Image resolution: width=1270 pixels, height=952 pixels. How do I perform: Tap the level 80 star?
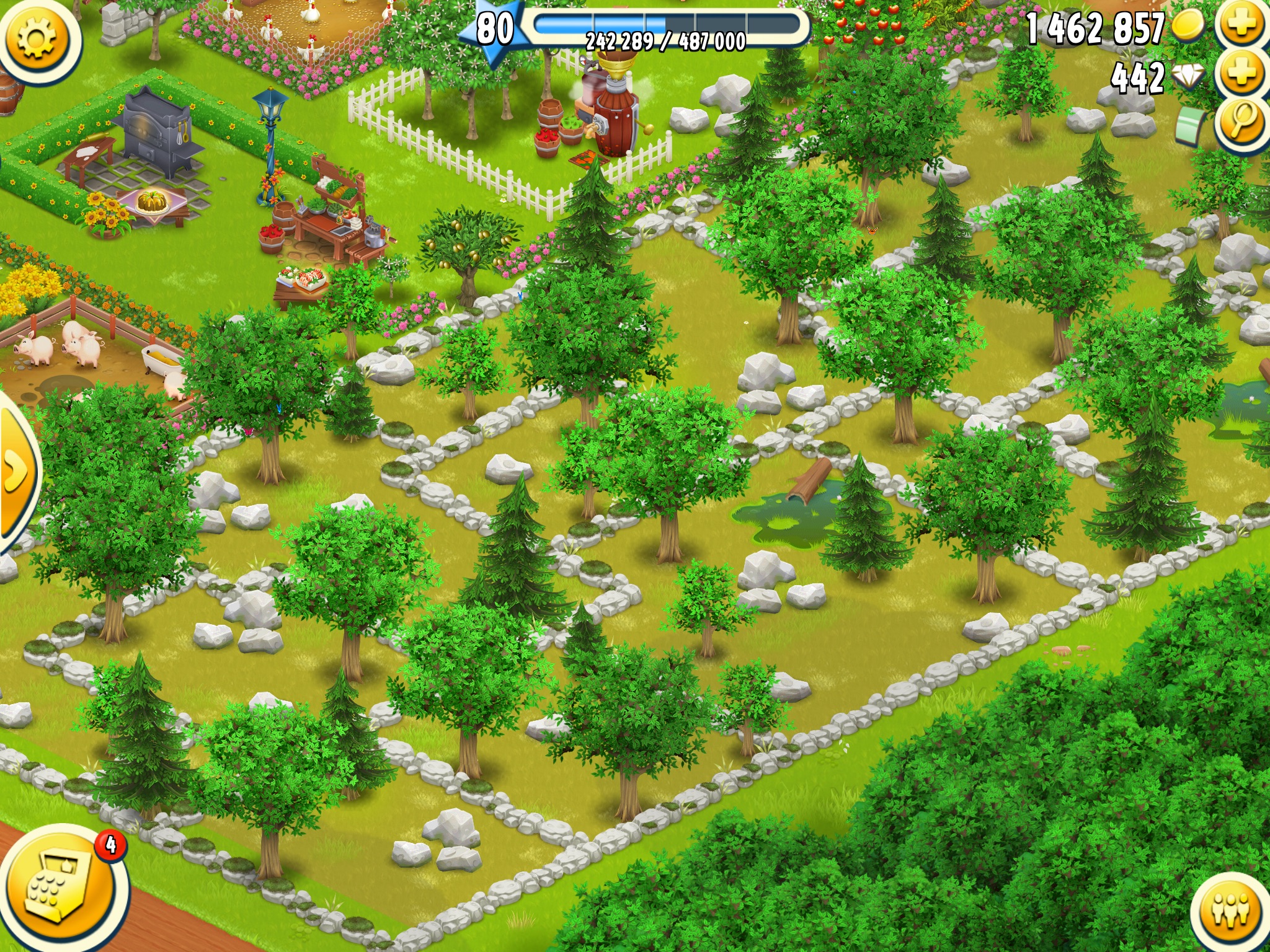(493, 29)
